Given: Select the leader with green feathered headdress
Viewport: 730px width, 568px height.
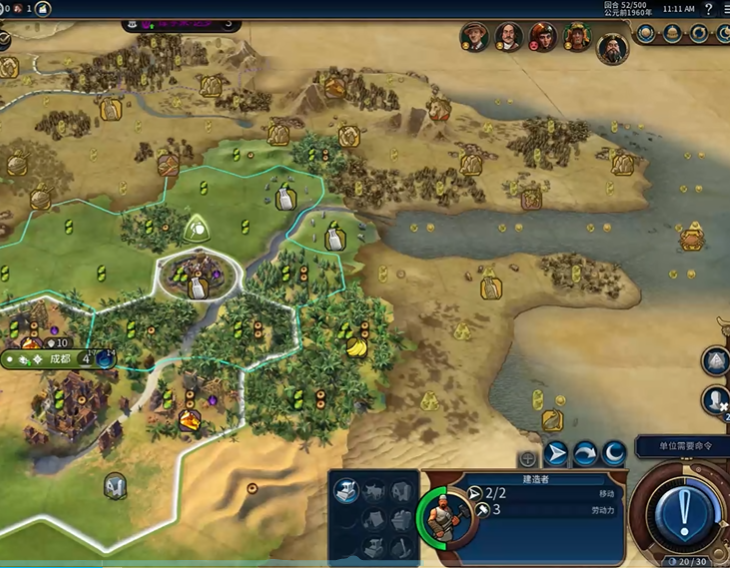Looking at the screenshot, I should [x=577, y=37].
